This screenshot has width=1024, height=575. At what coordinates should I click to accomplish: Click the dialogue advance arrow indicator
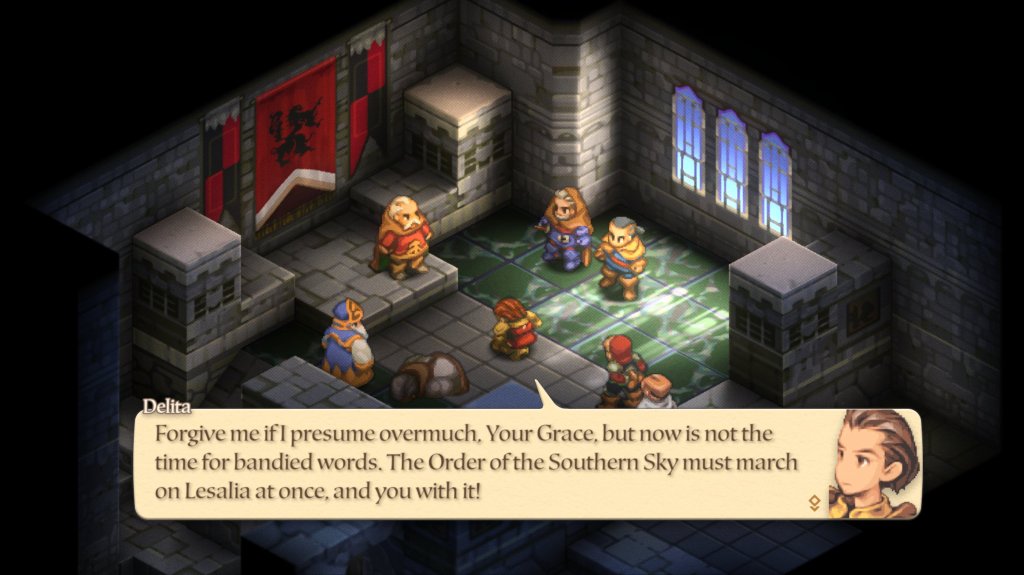click(814, 503)
